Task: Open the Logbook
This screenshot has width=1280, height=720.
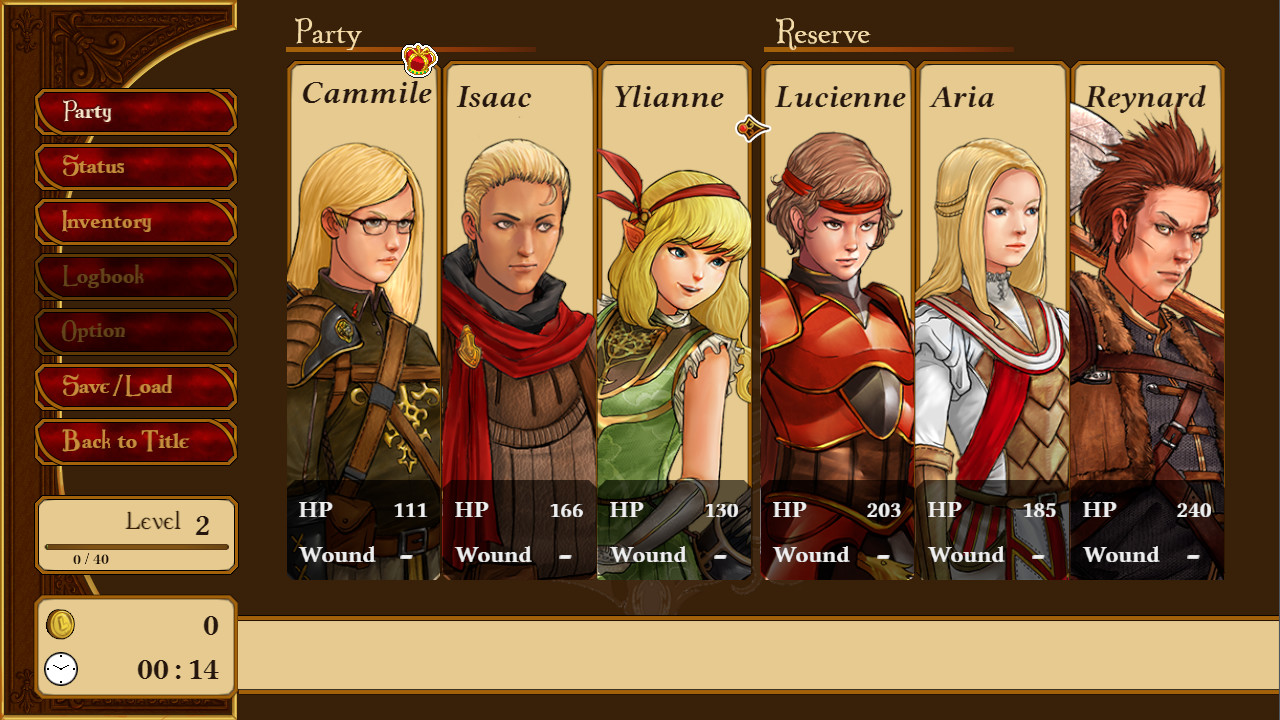Action: point(135,277)
